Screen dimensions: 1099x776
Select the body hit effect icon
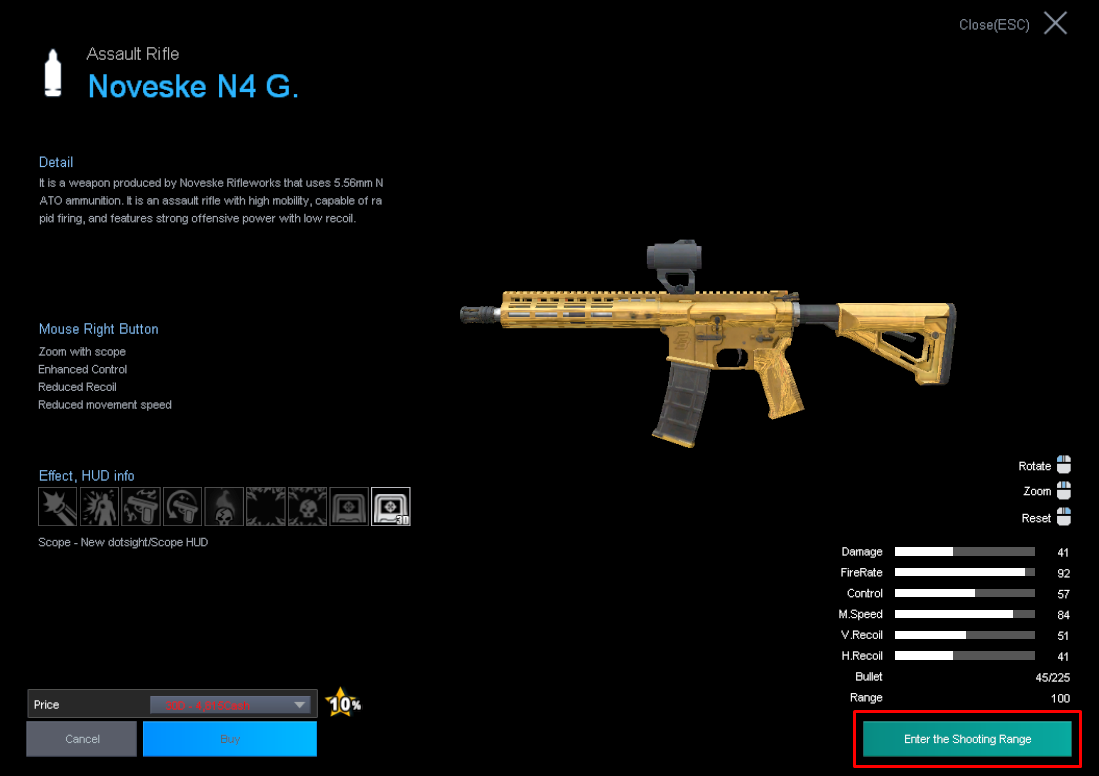(100, 507)
